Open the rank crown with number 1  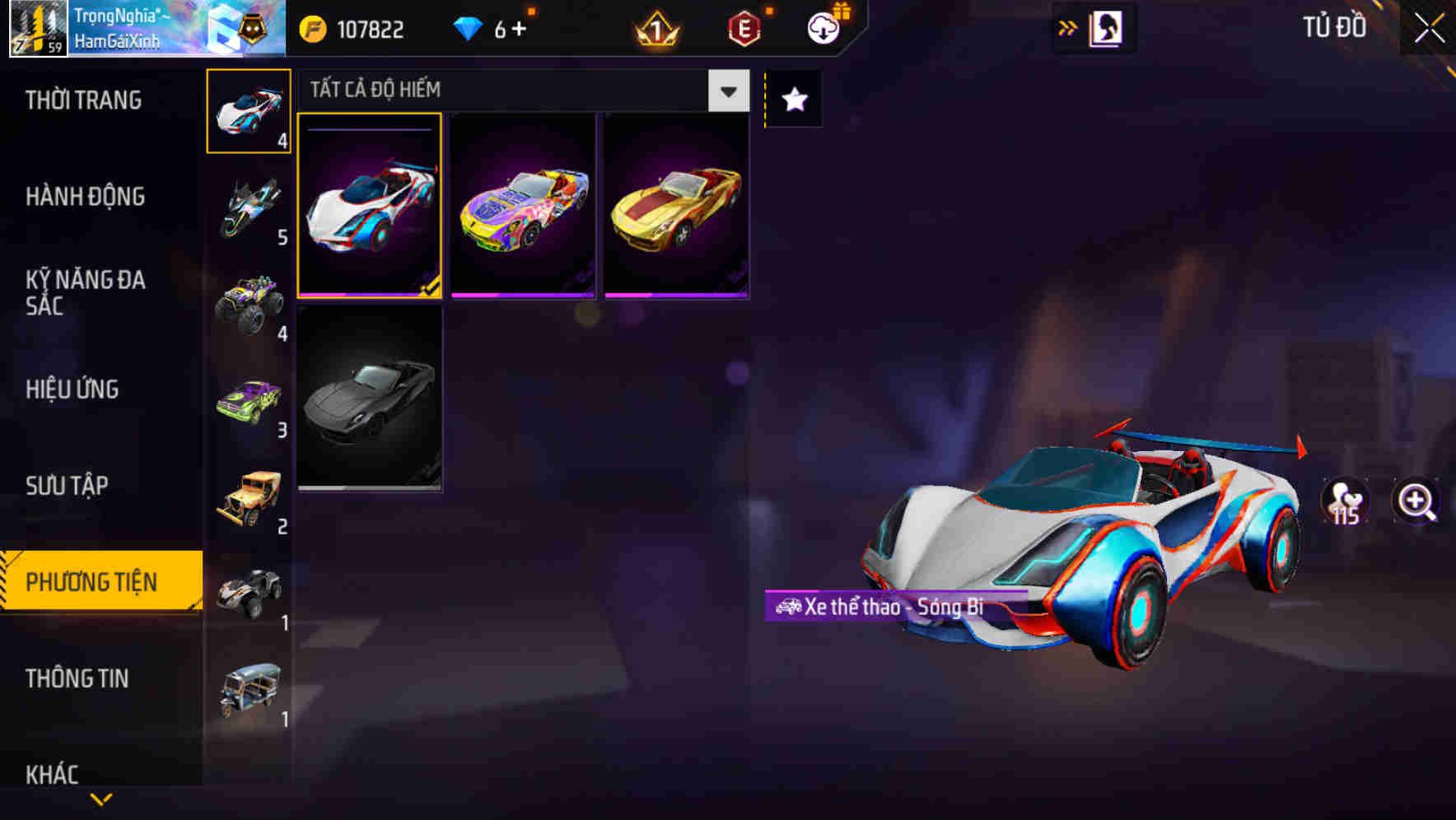(x=653, y=27)
